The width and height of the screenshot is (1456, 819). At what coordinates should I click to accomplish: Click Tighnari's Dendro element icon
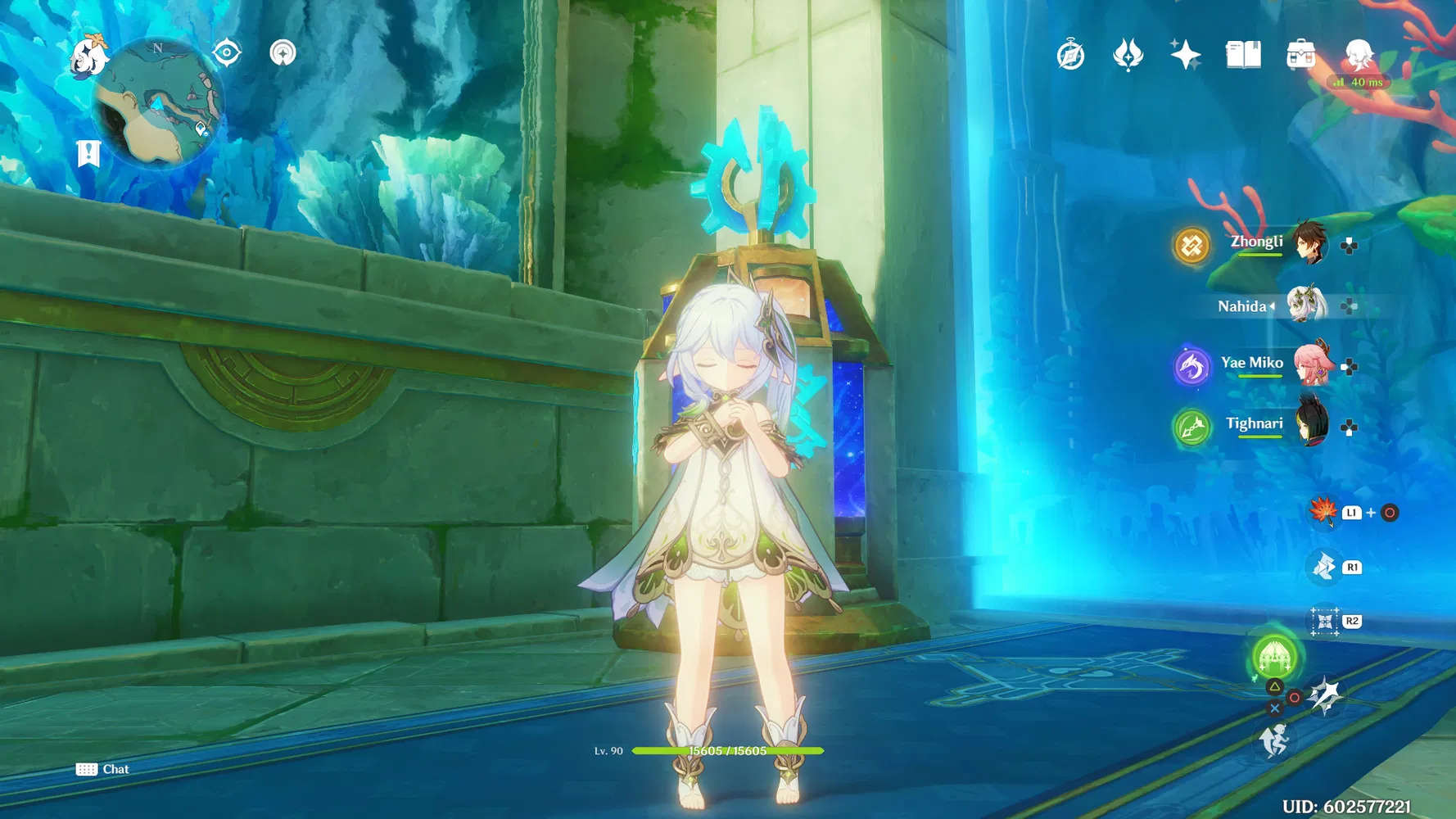click(x=1191, y=427)
